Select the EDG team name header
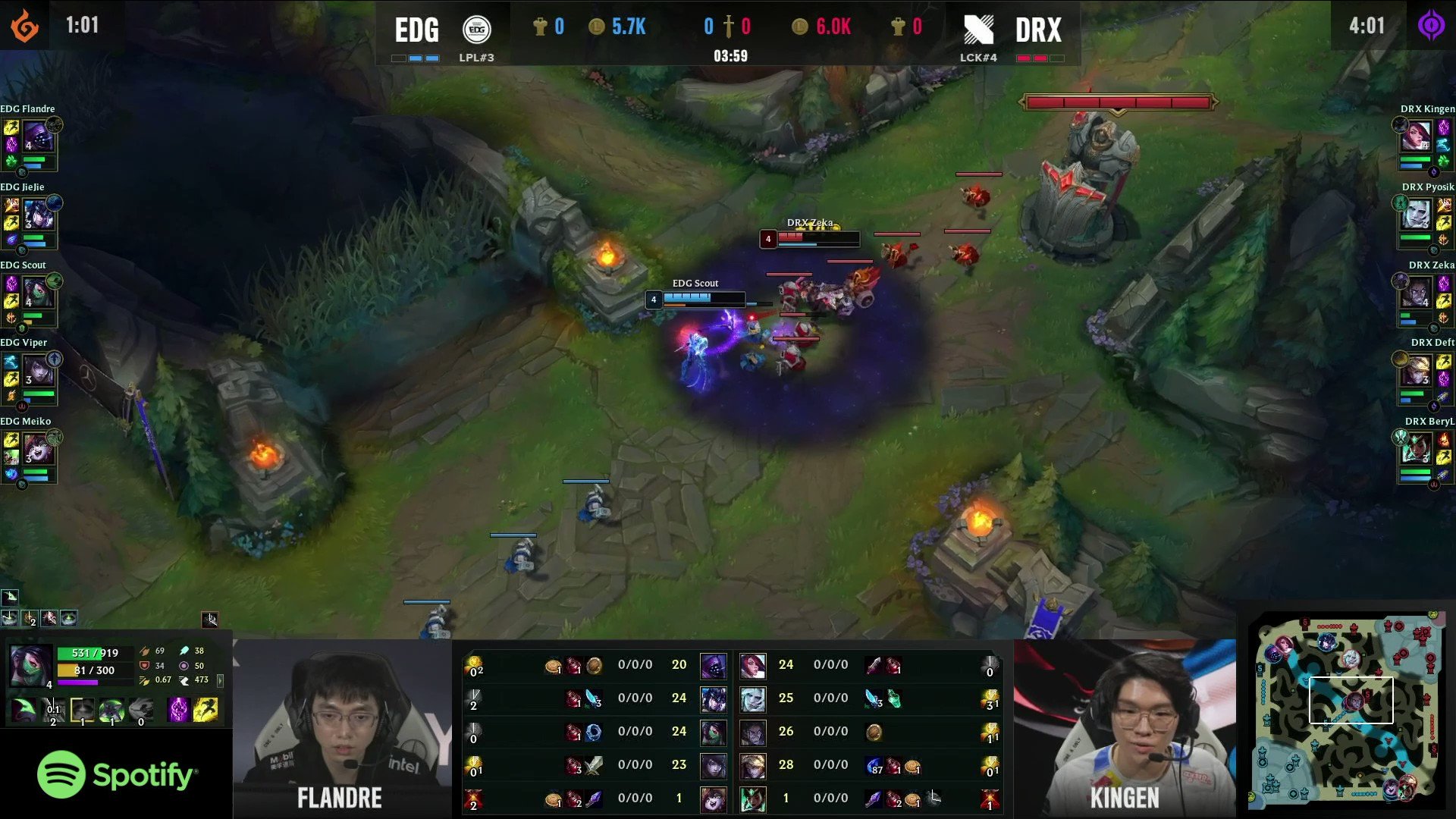The width and height of the screenshot is (1456, 819). click(416, 28)
